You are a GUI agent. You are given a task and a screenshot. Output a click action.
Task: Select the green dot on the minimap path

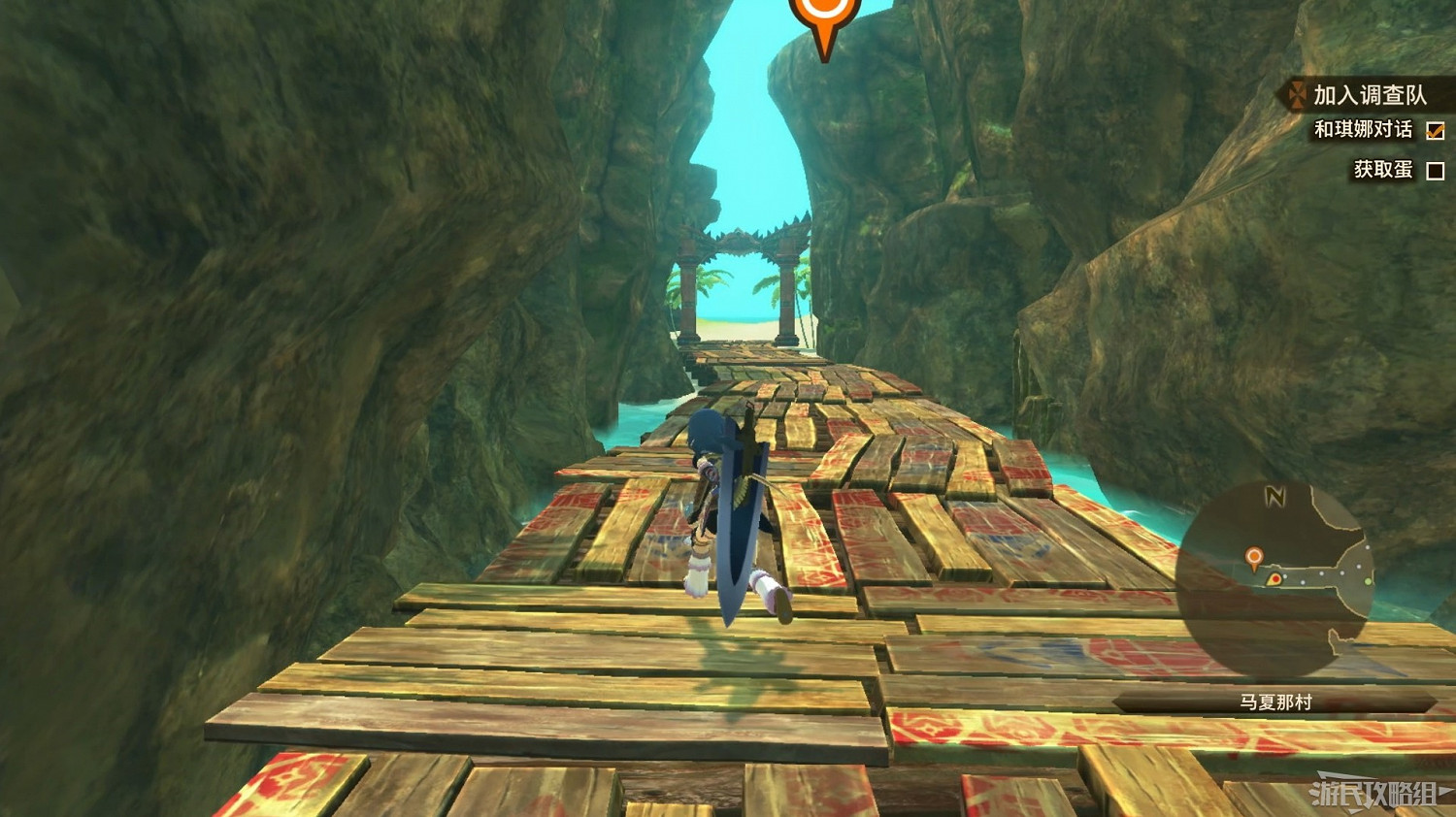click(1368, 581)
